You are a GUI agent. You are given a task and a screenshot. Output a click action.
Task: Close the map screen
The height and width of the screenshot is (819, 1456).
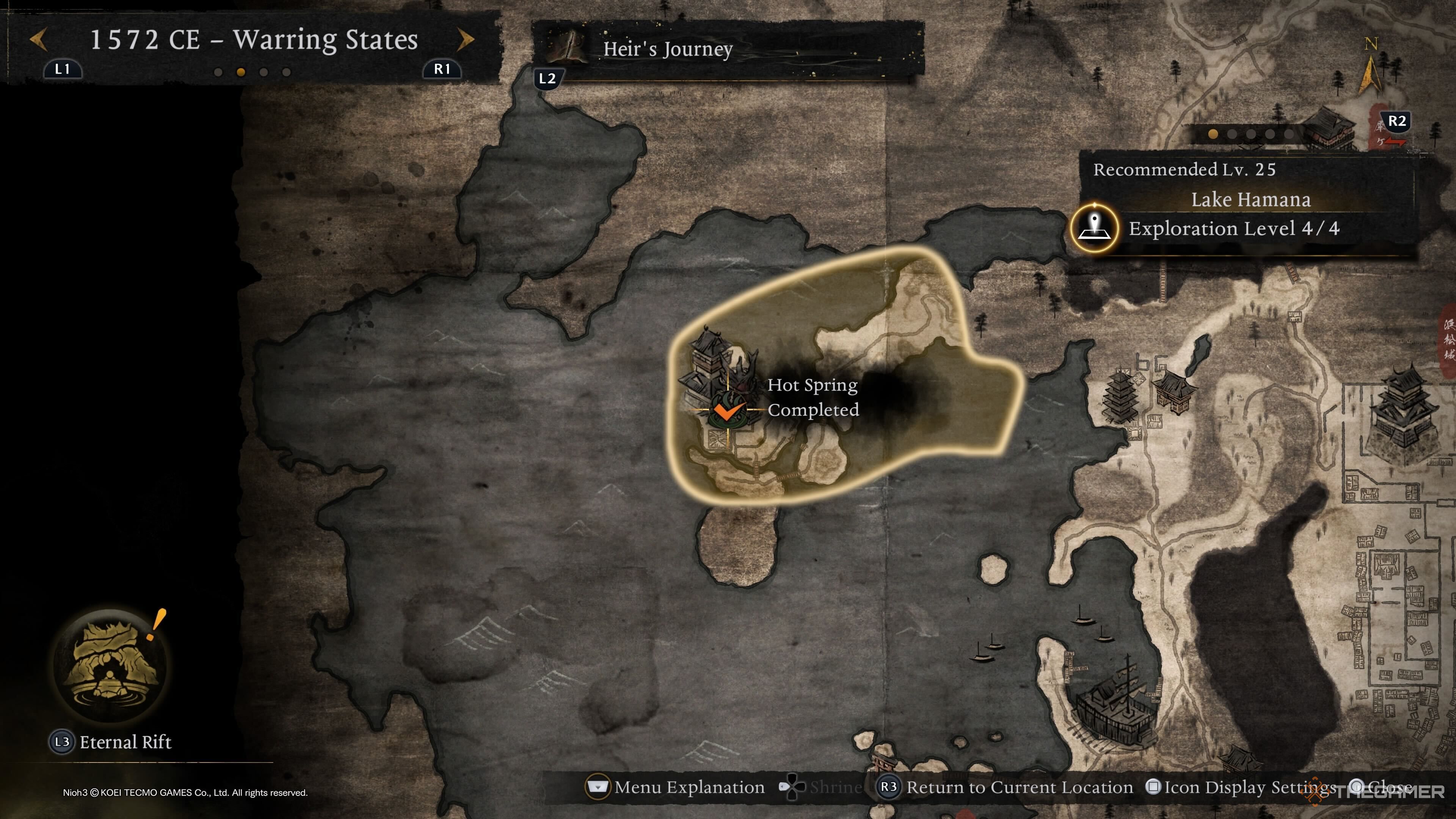pos(1379,787)
